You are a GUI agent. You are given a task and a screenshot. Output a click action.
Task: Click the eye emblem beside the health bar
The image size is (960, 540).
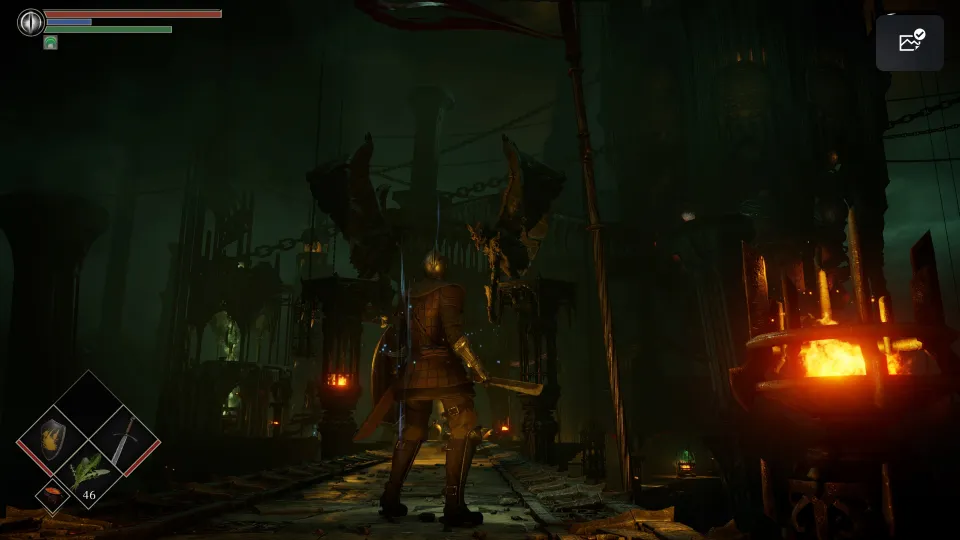tap(31, 22)
